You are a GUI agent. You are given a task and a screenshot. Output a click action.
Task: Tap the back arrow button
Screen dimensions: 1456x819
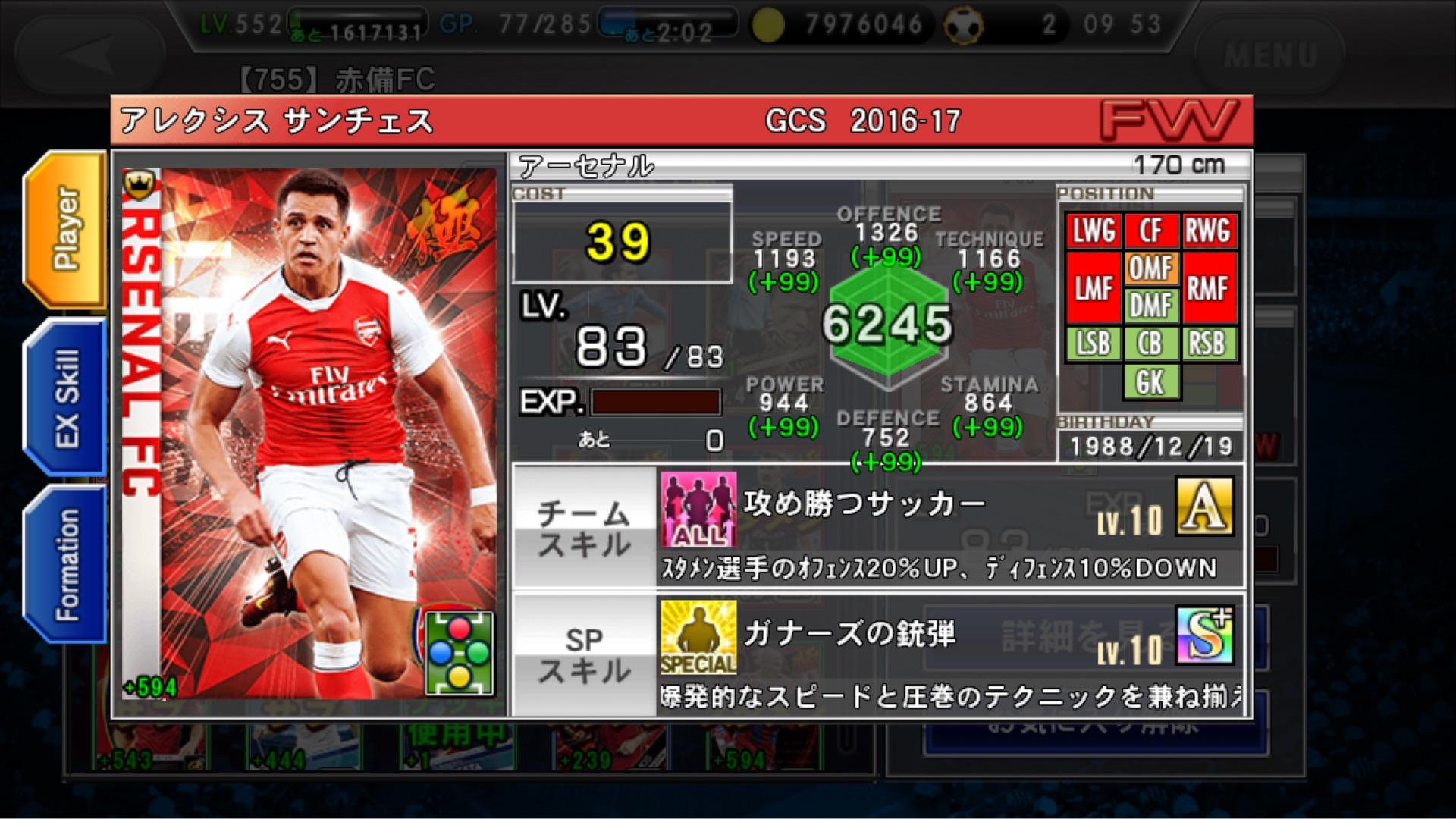click(x=89, y=55)
